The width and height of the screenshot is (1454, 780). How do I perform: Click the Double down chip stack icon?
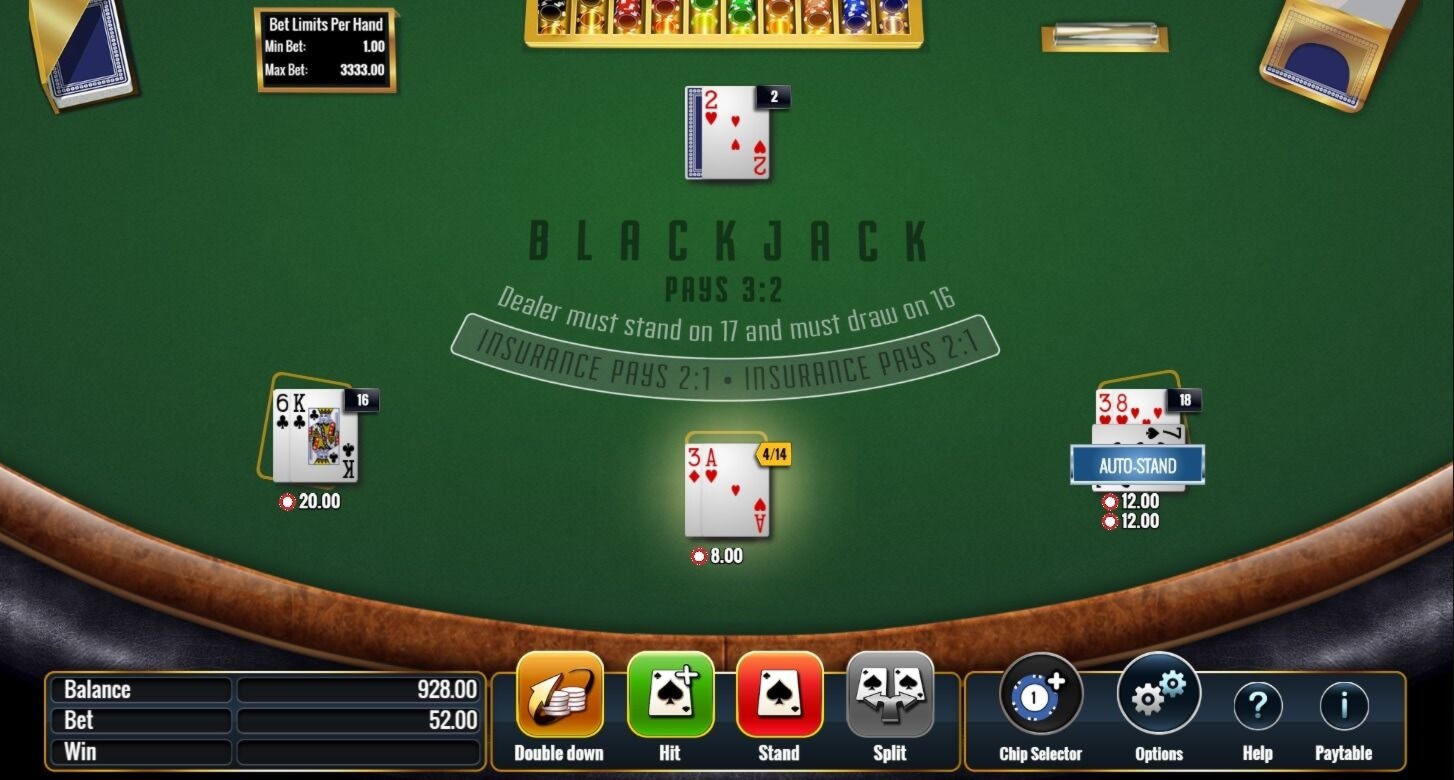(x=559, y=695)
